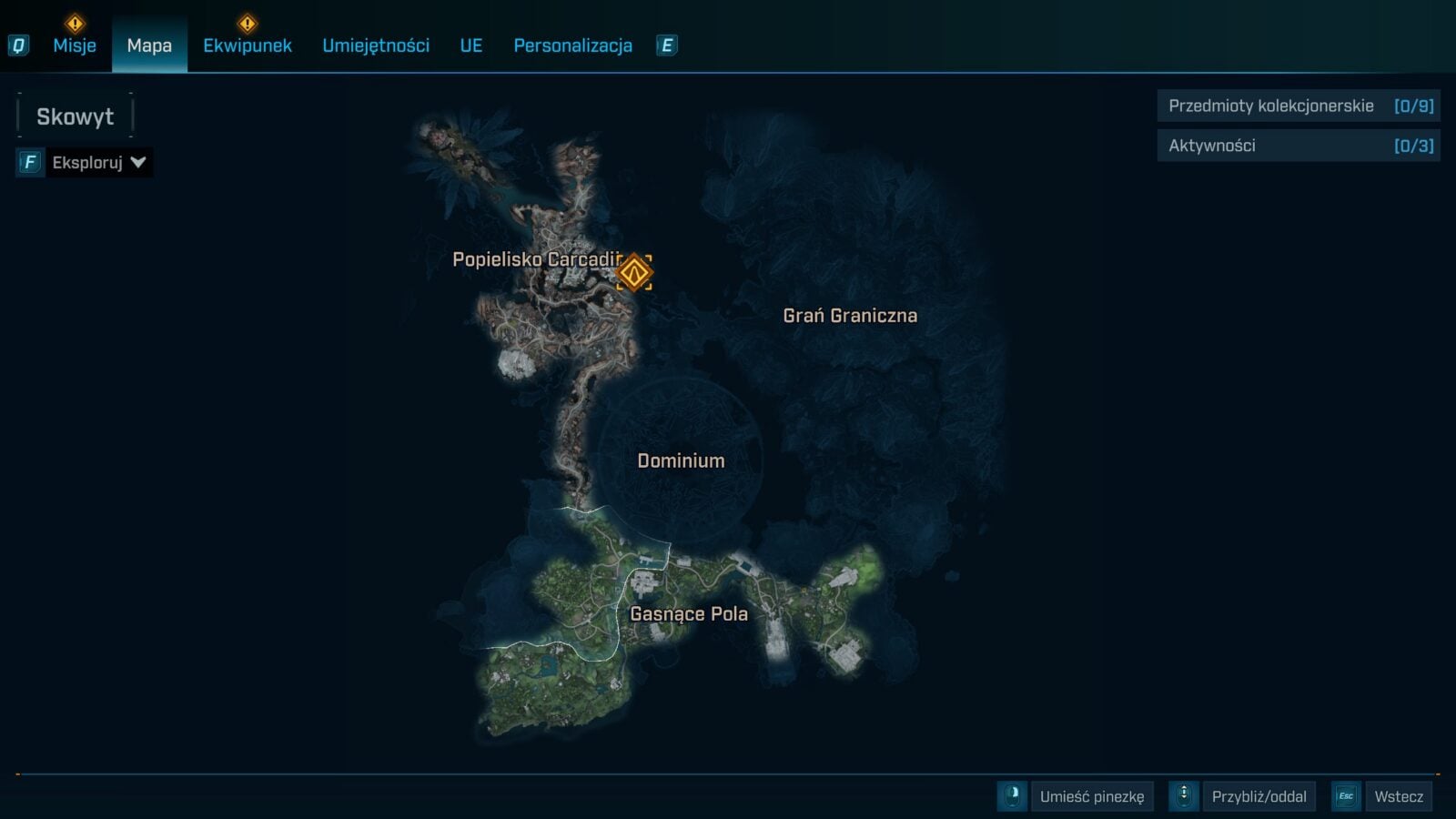Open the Ekwipunek tab
1456x819 pixels.
pos(248,45)
